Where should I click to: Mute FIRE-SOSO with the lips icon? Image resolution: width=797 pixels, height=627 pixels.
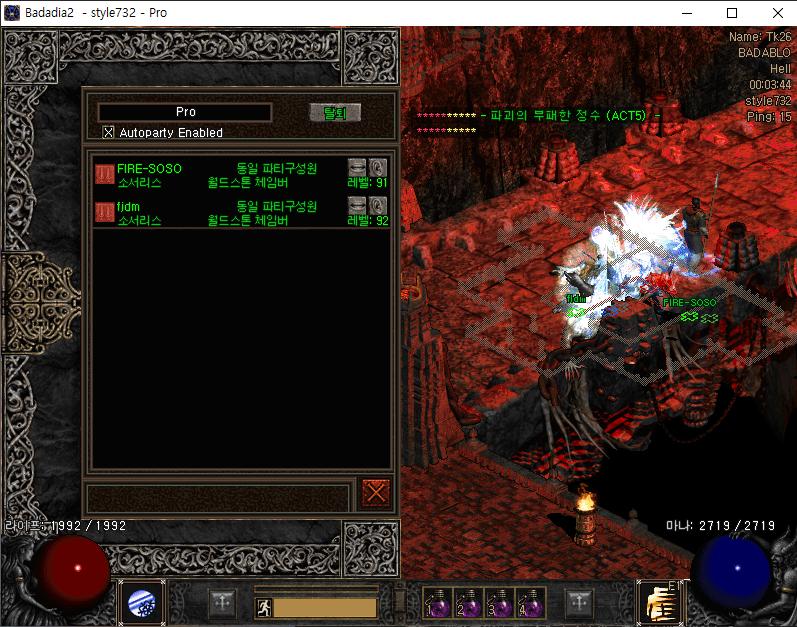(357, 167)
